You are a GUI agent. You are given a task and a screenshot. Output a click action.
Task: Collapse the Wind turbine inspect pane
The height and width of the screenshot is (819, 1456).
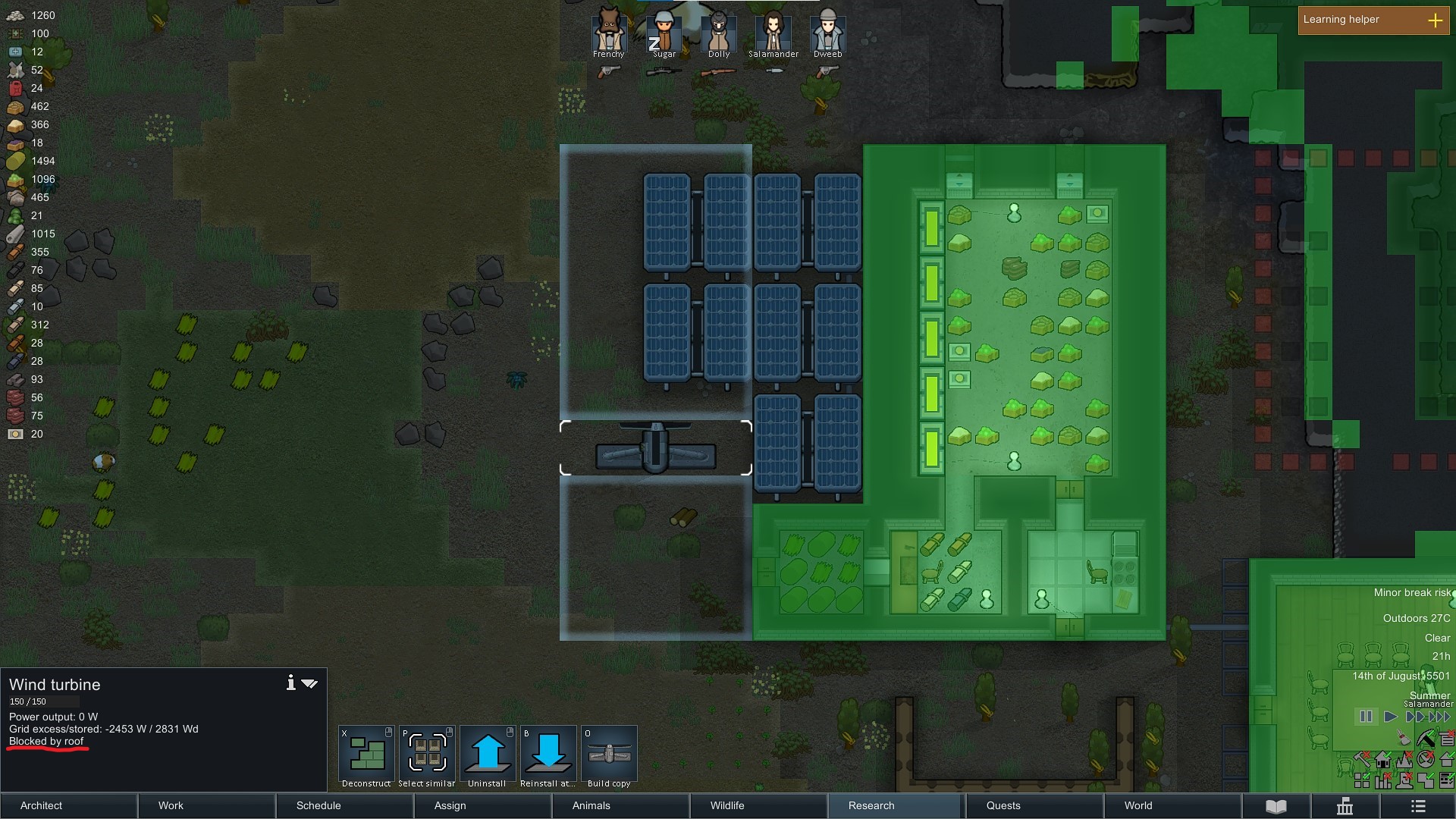coord(309,682)
